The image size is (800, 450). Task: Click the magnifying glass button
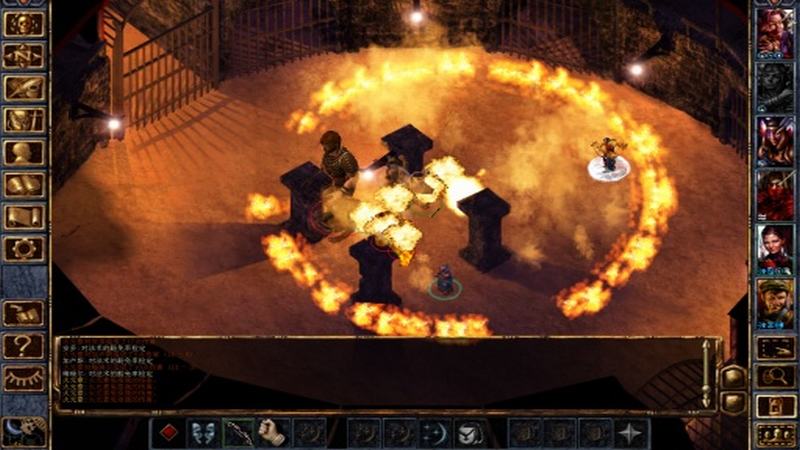click(x=775, y=376)
